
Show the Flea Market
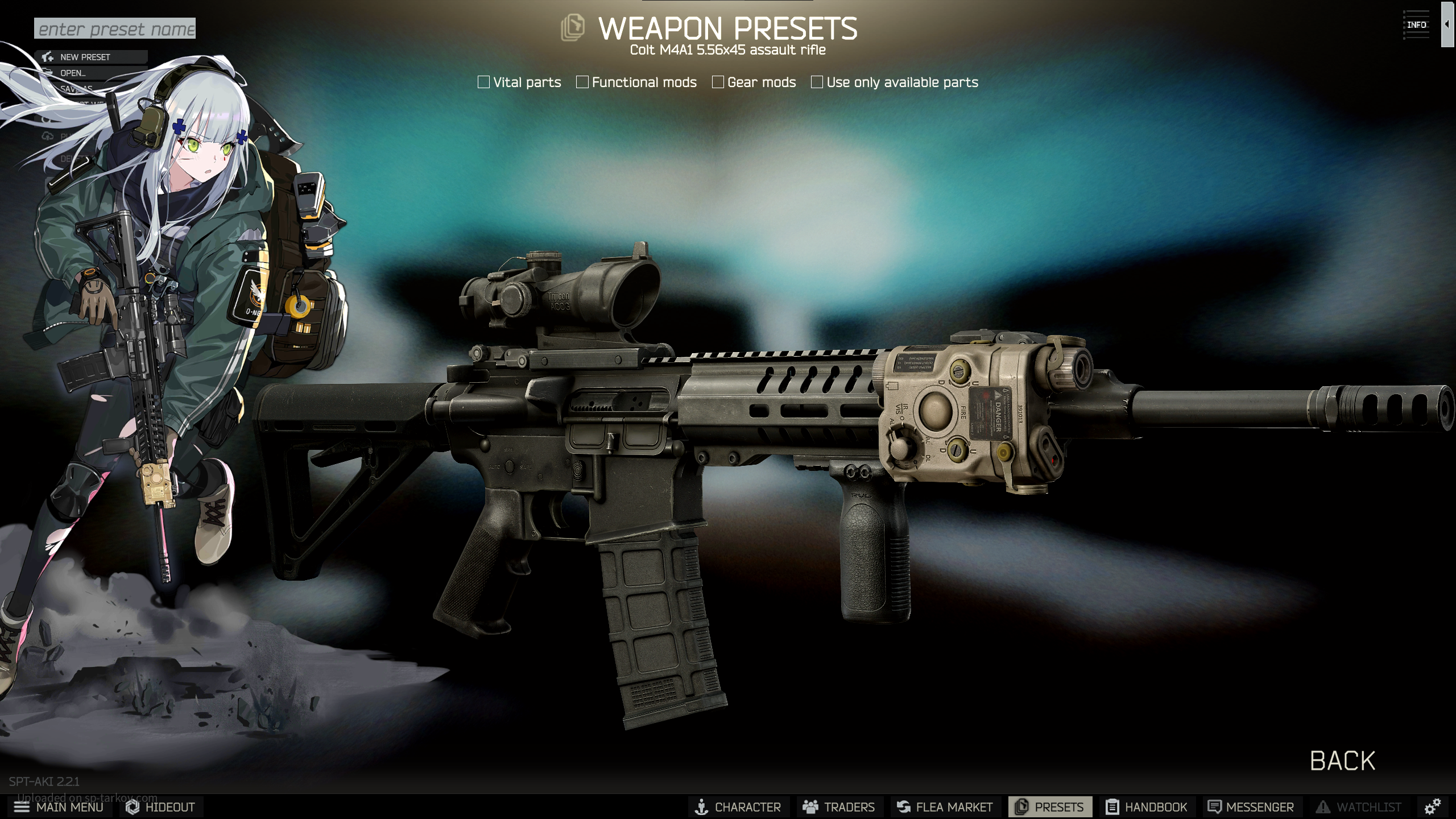[945, 807]
